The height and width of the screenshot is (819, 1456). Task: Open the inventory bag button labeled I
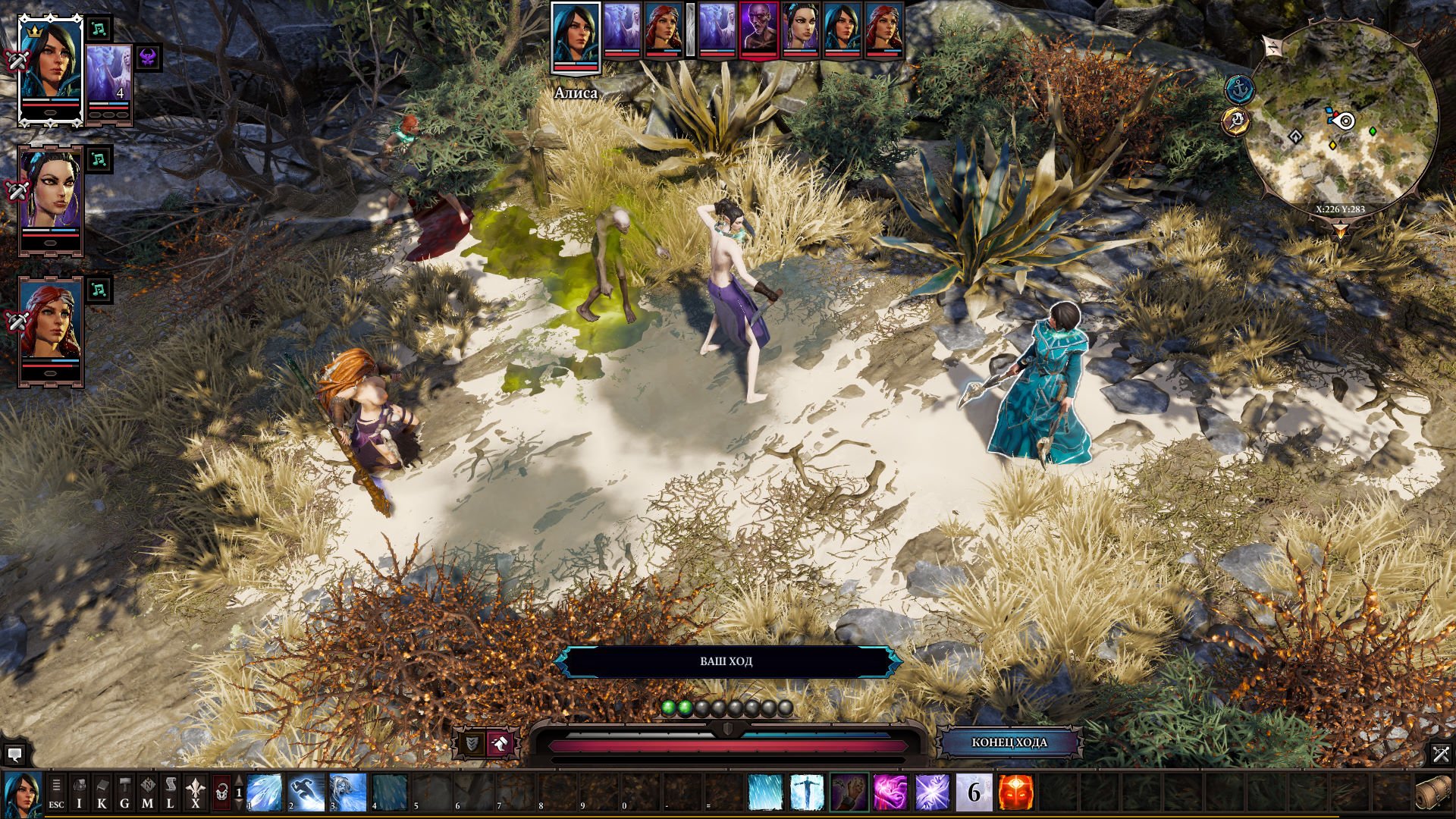coord(79,792)
